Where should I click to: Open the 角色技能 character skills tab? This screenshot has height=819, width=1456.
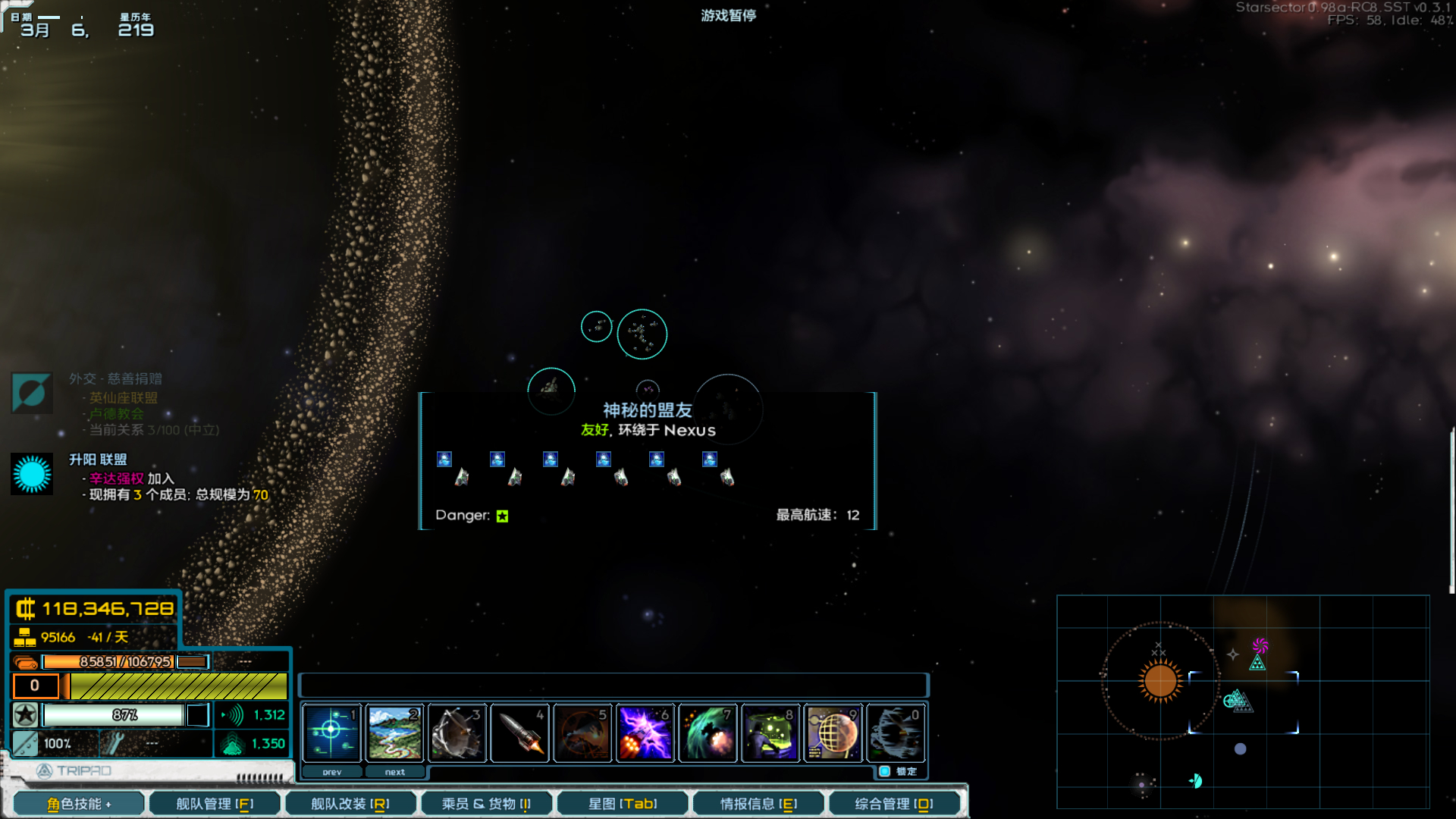(79, 804)
